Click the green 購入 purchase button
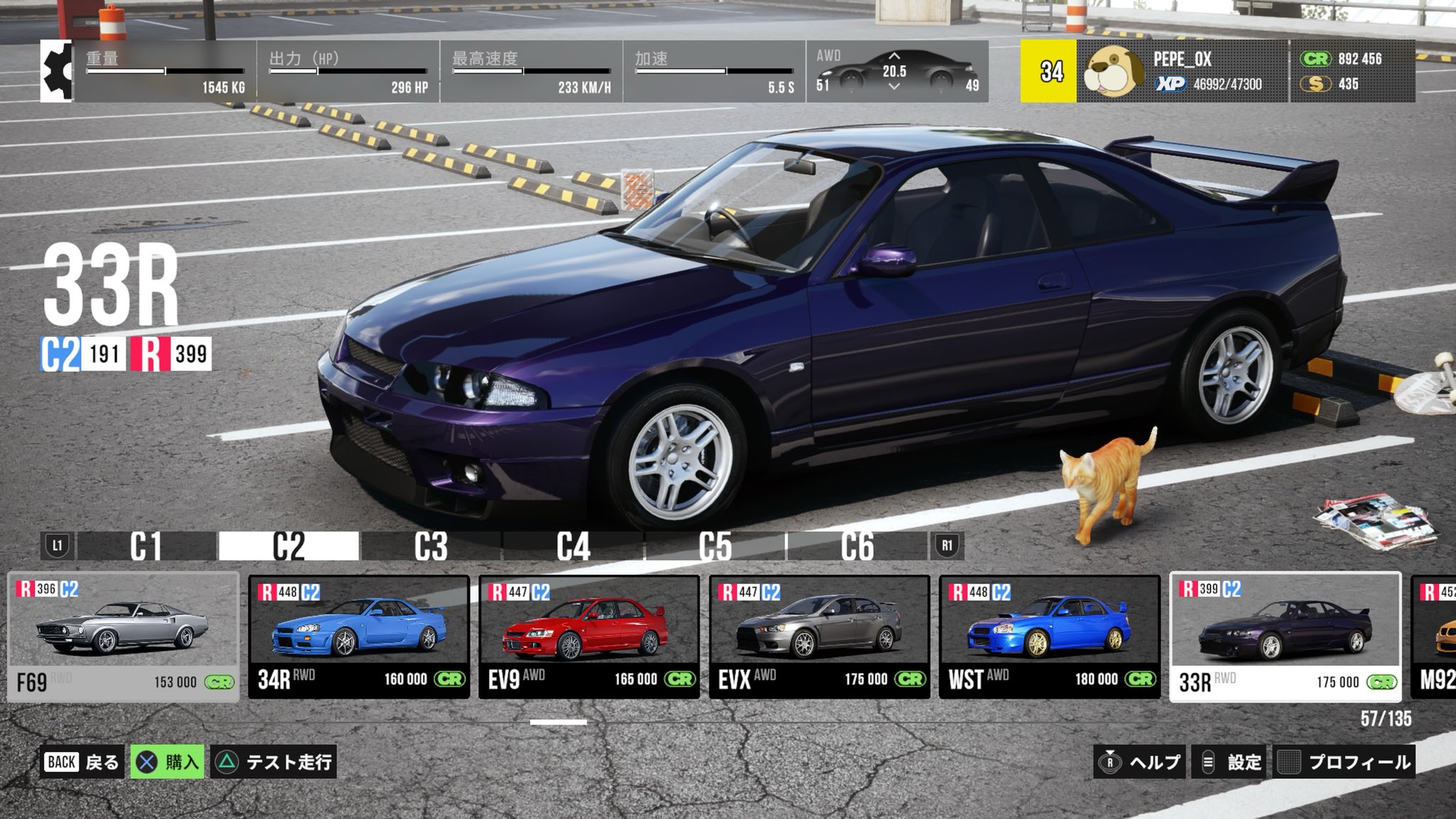Image resolution: width=1456 pixels, height=819 pixels. click(168, 762)
